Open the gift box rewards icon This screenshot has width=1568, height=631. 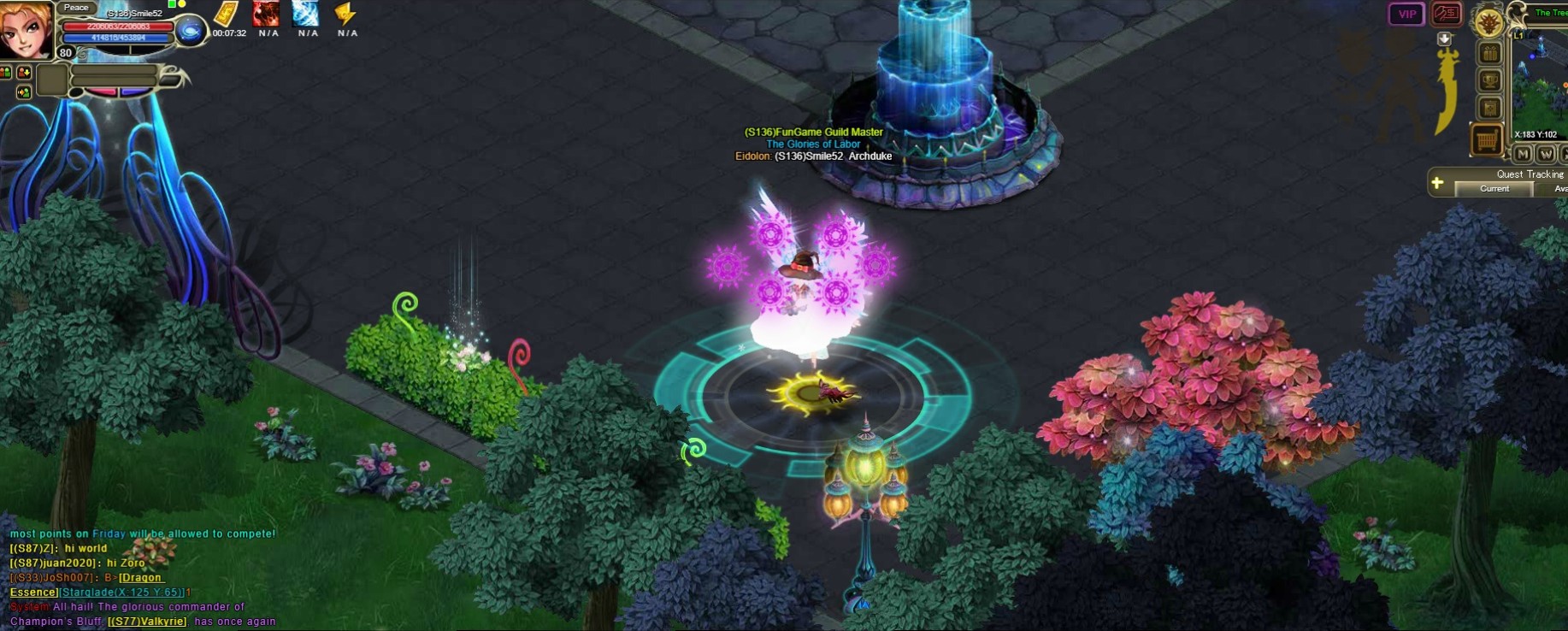coord(1490,54)
